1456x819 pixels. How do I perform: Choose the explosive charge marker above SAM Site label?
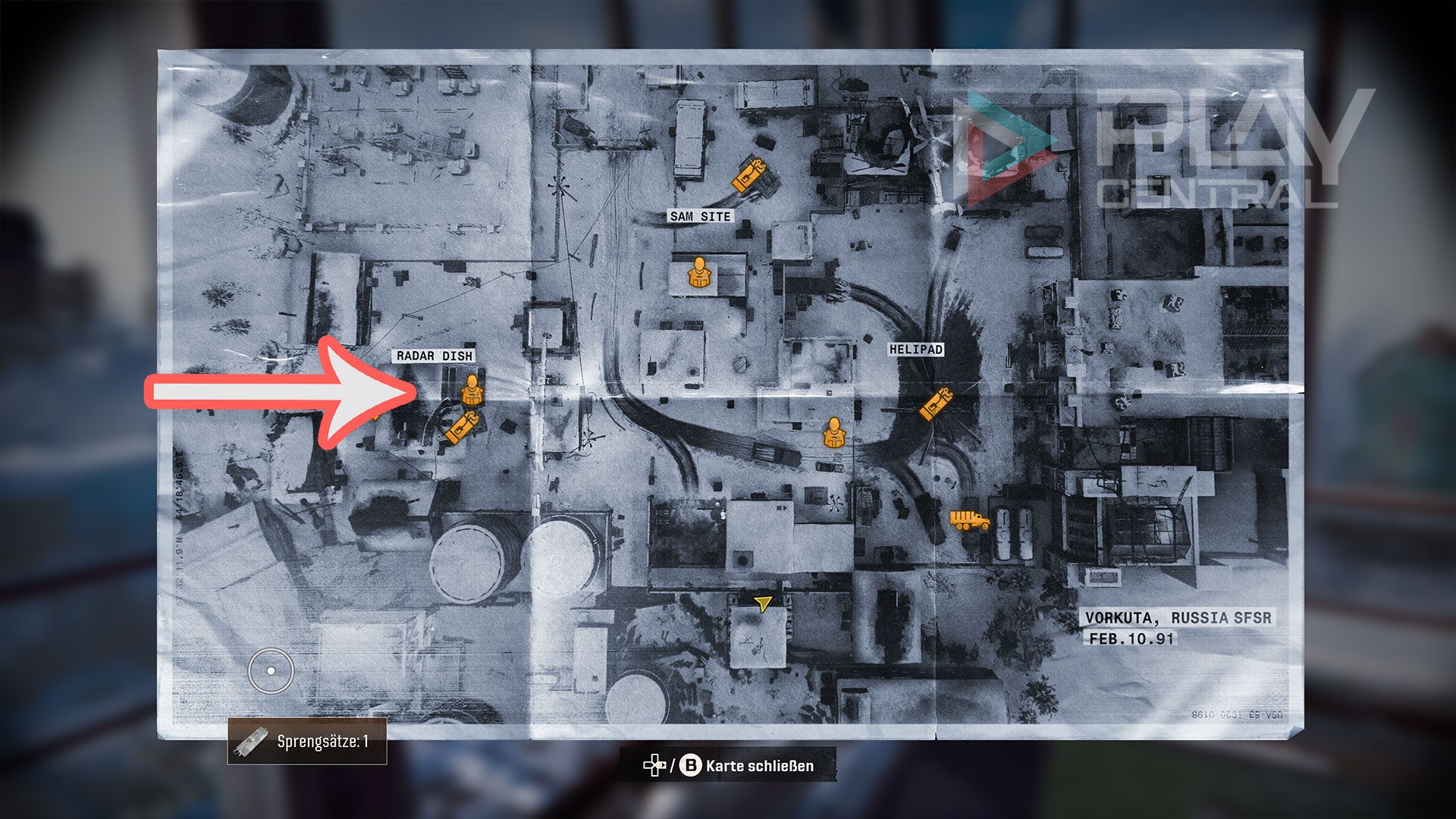[749, 175]
